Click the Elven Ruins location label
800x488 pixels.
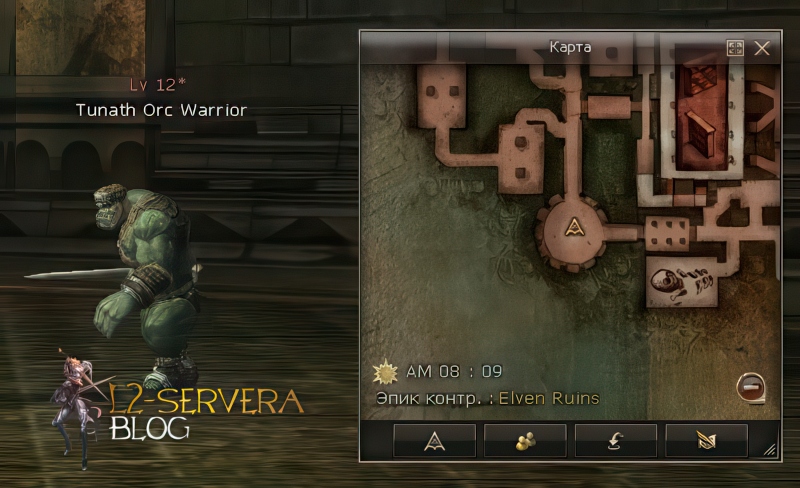[x=549, y=398]
